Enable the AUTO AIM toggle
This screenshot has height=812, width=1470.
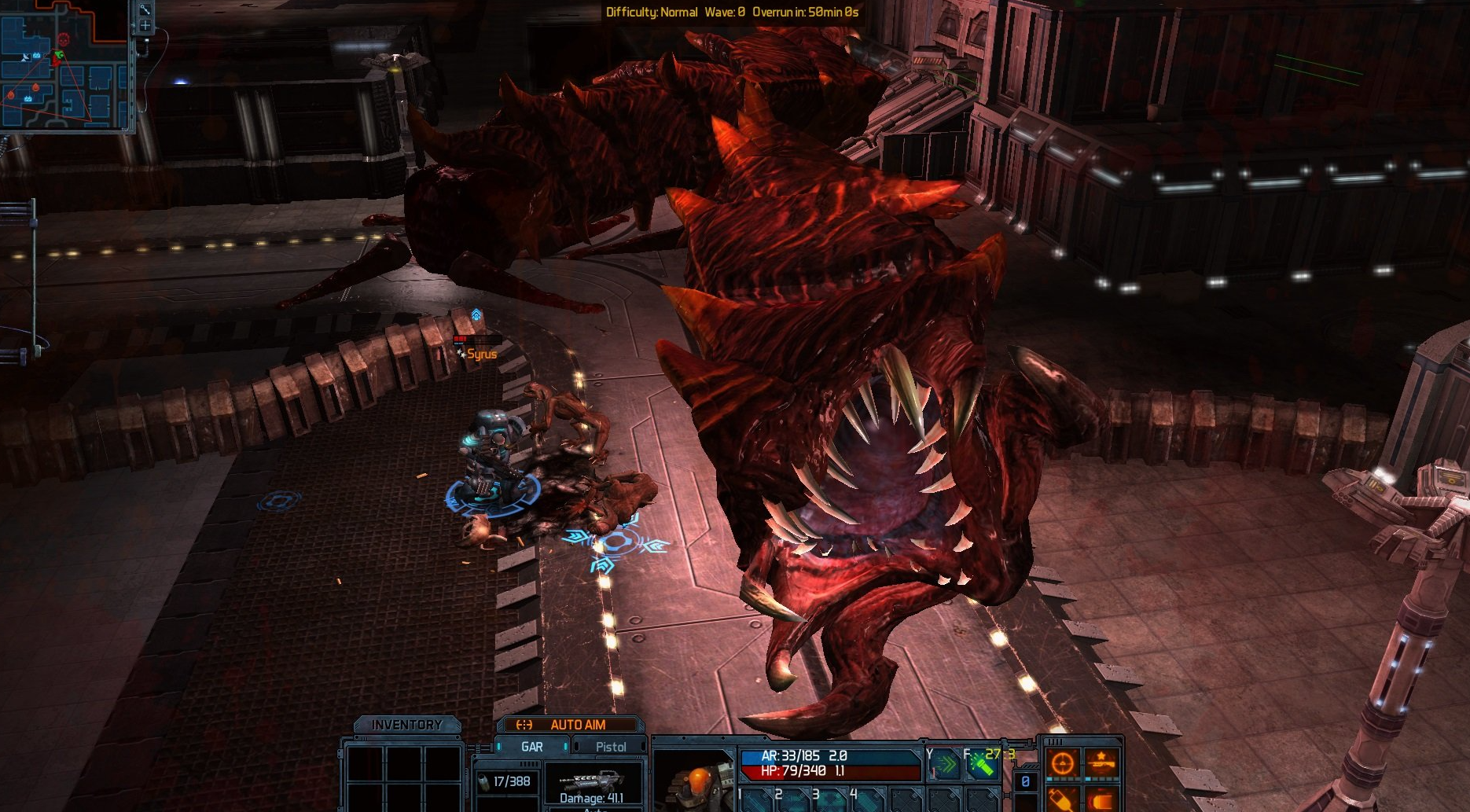(579, 724)
